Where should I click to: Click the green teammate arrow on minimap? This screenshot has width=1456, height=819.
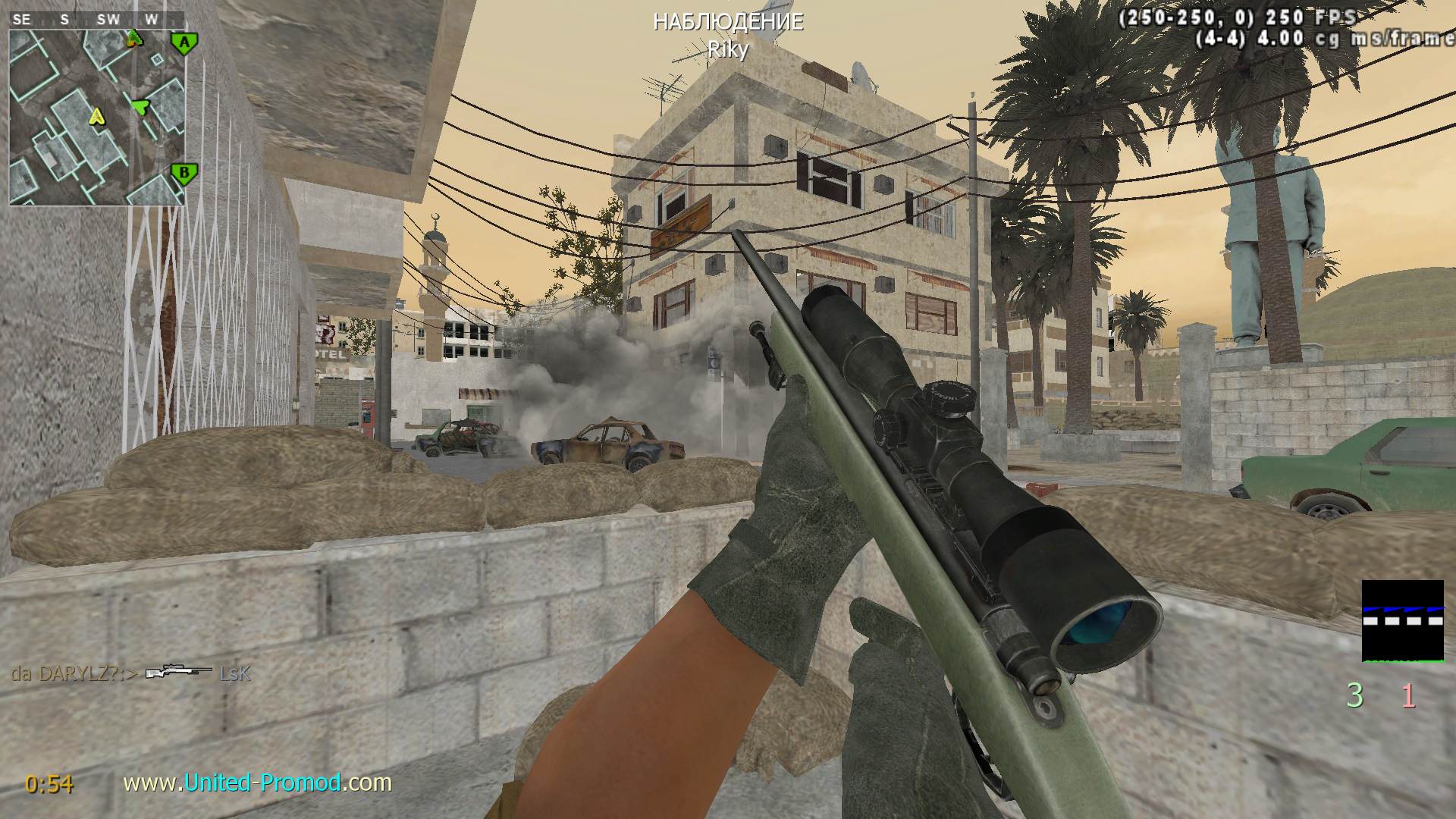(140, 107)
